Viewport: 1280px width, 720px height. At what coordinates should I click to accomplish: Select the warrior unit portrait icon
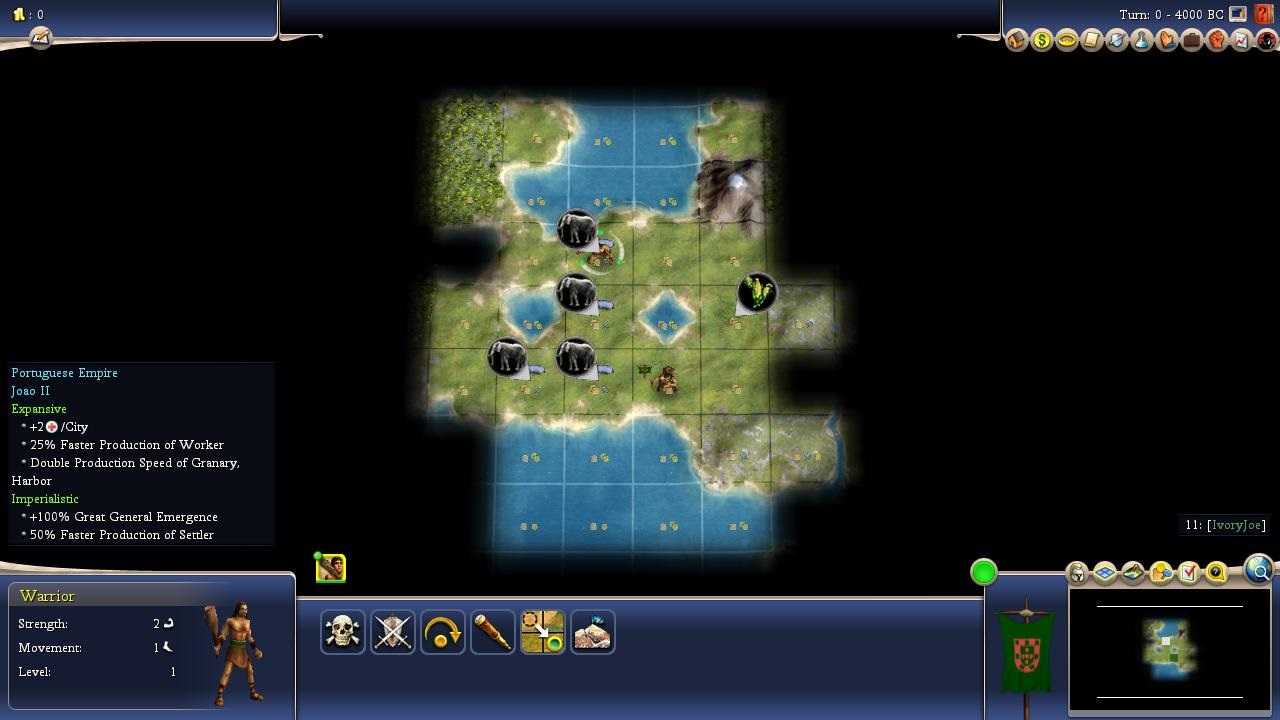point(331,569)
